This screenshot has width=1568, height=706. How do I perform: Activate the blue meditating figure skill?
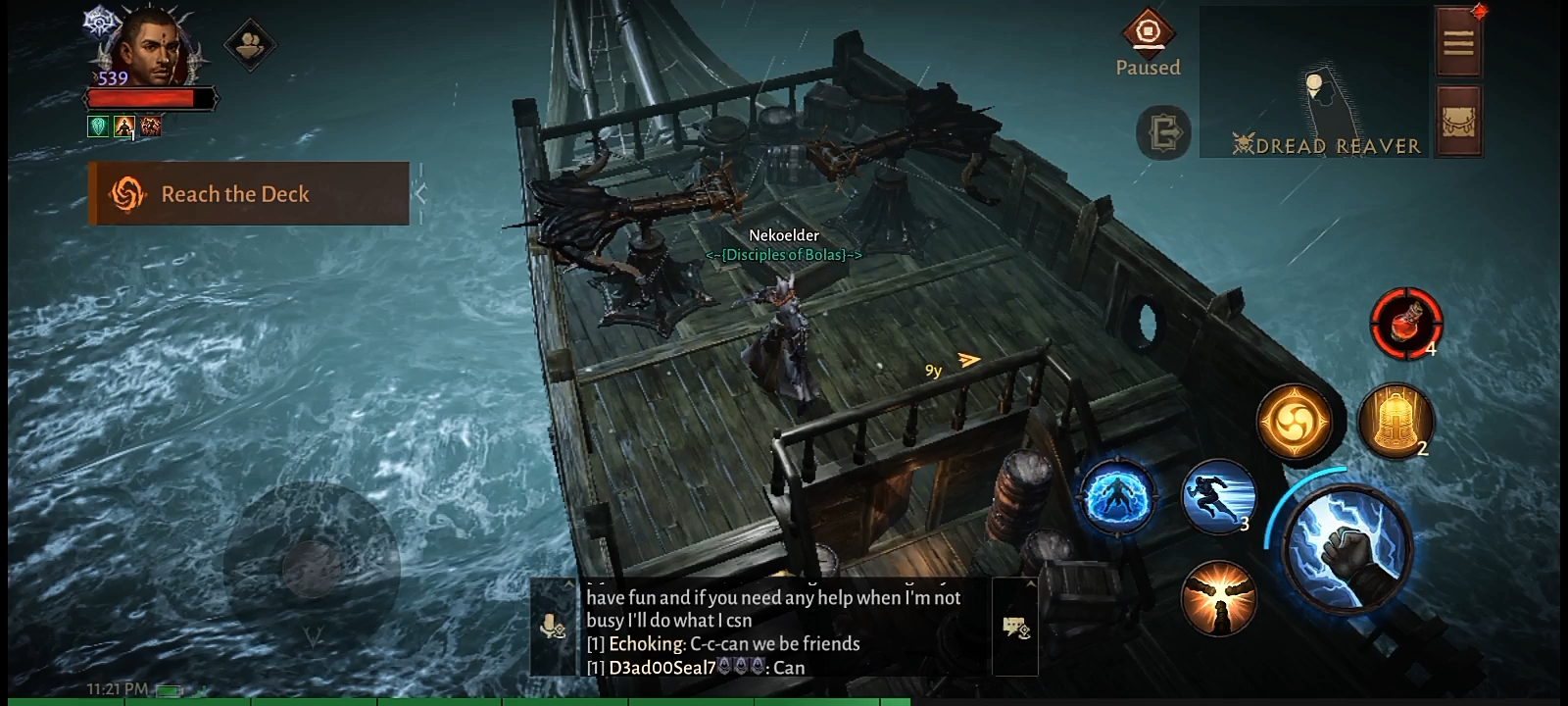1115,497
